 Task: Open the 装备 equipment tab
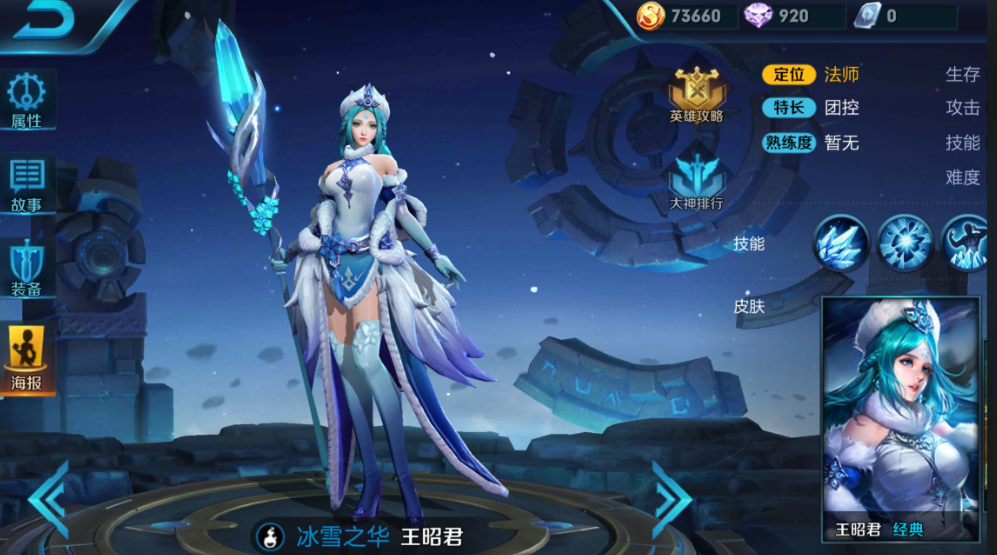[x=27, y=270]
